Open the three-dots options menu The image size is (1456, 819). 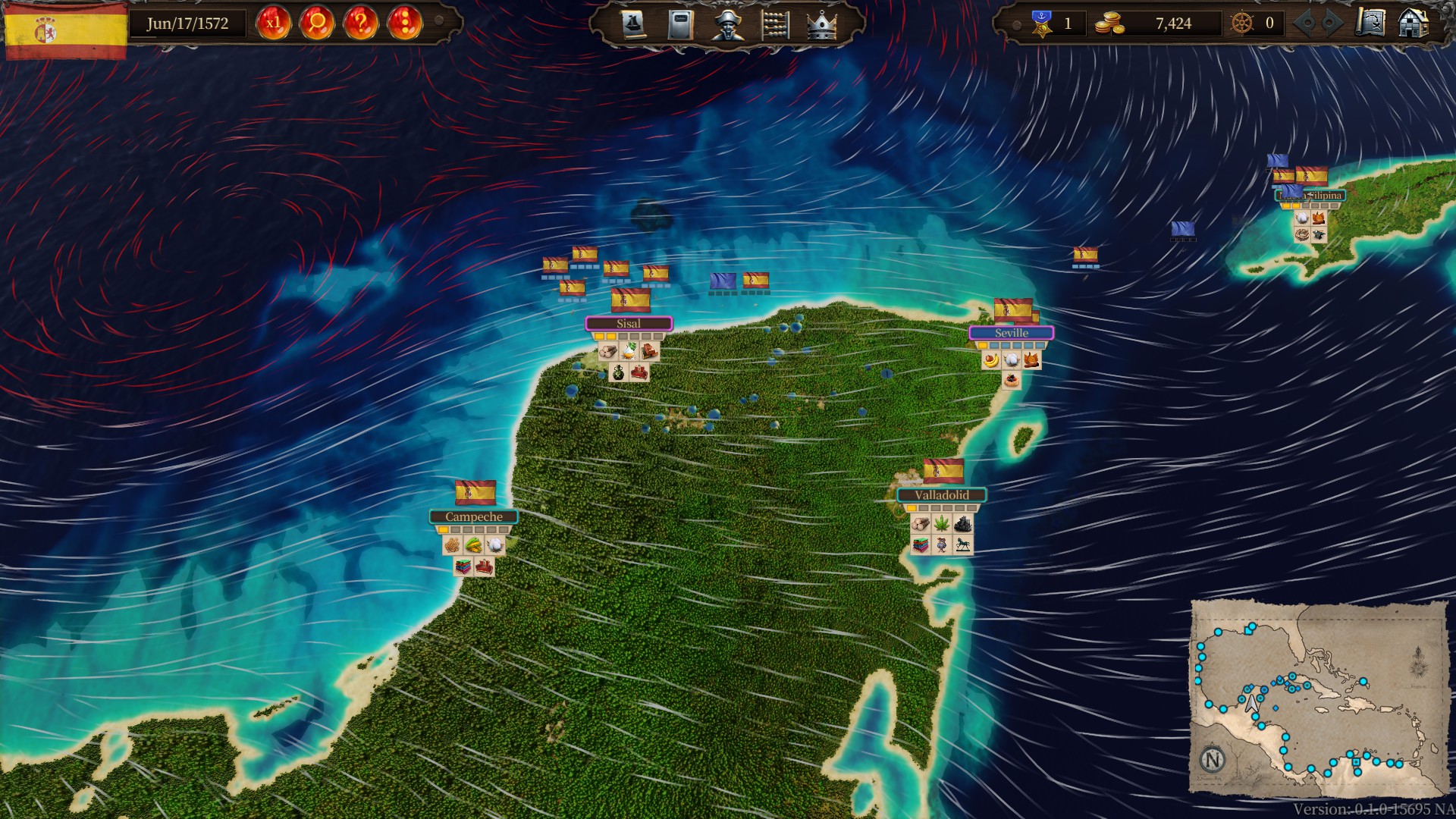[405, 24]
